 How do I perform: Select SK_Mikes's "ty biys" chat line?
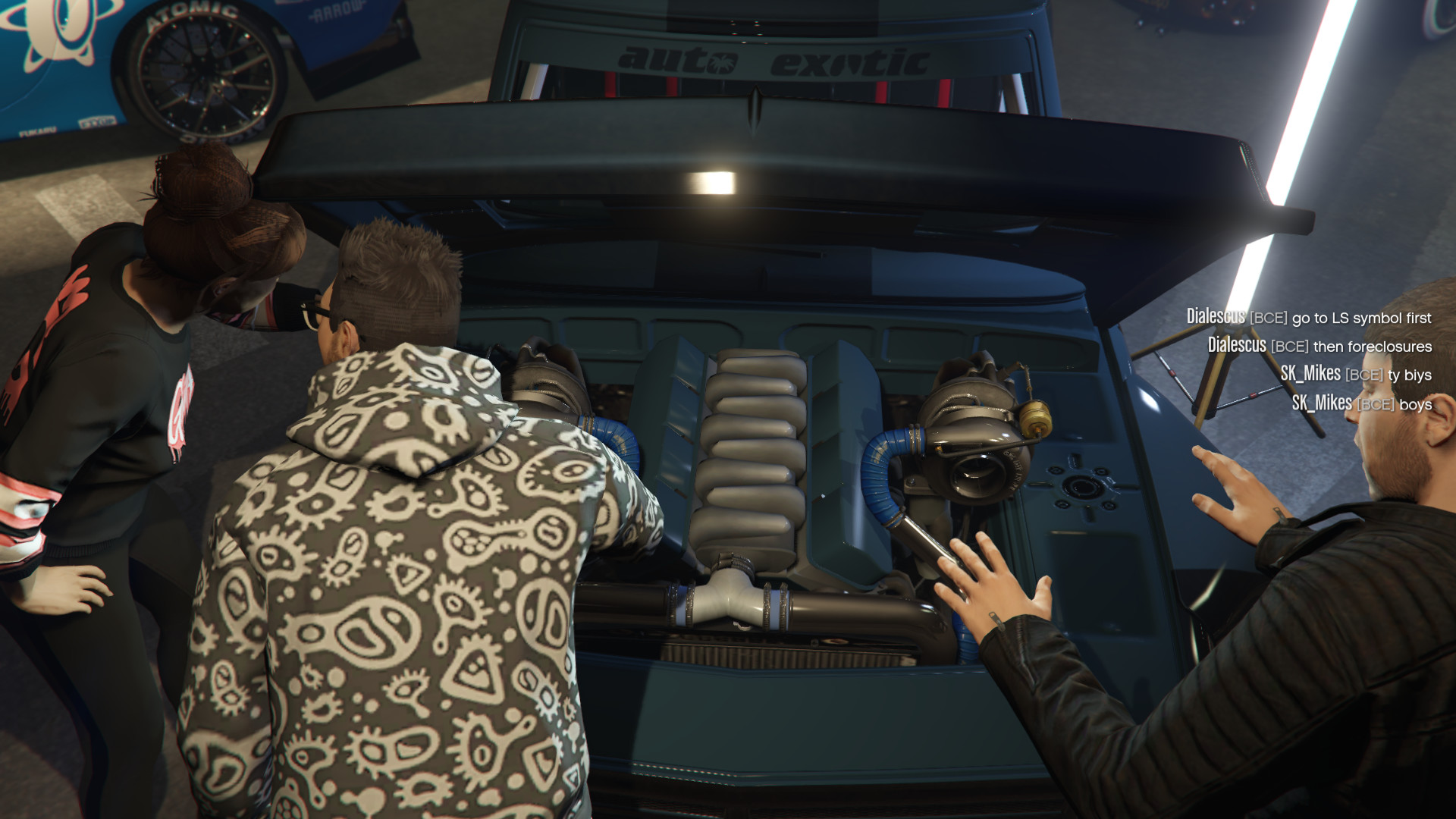click(x=1356, y=375)
